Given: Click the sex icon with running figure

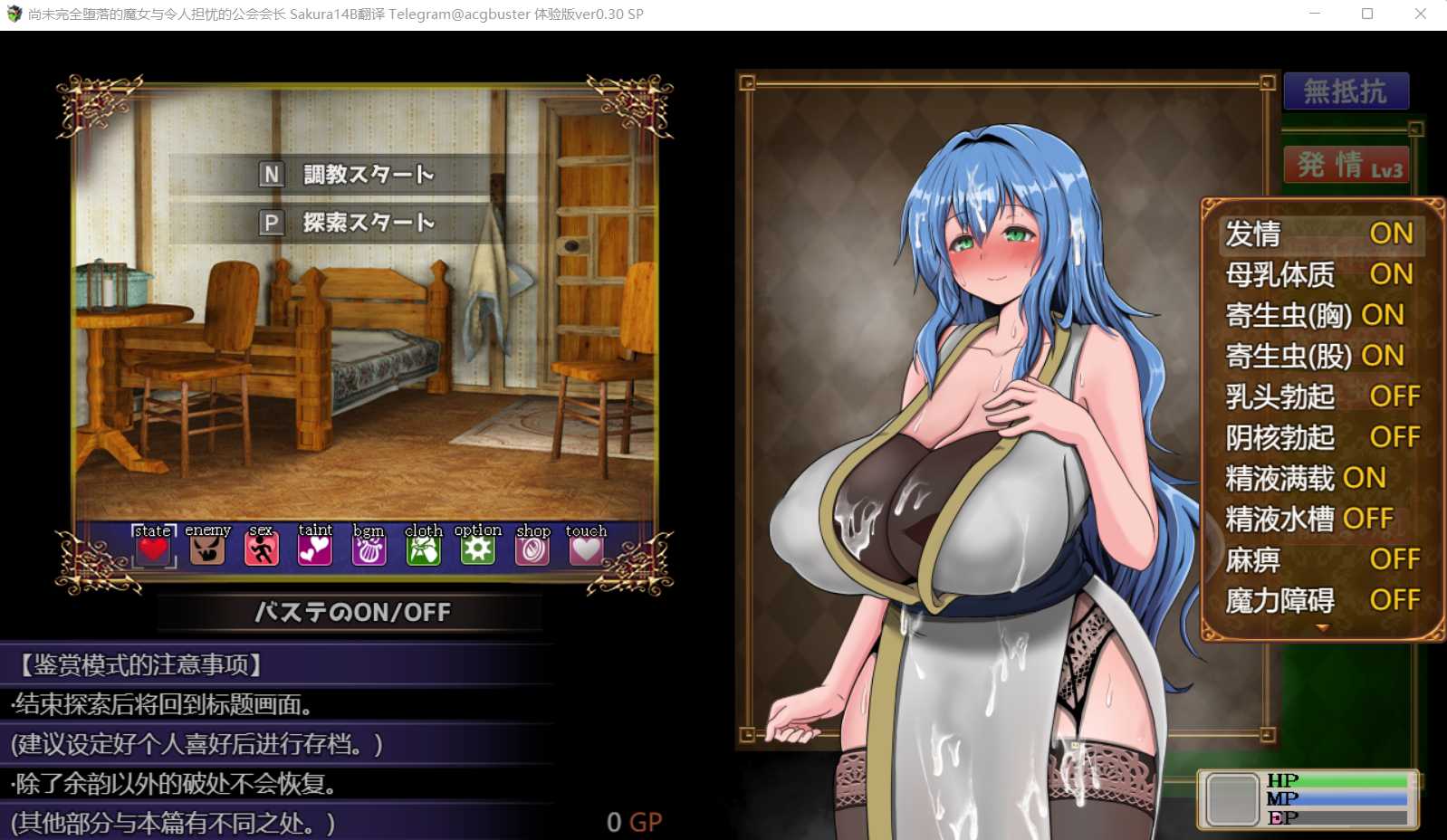Looking at the screenshot, I should click(261, 546).
